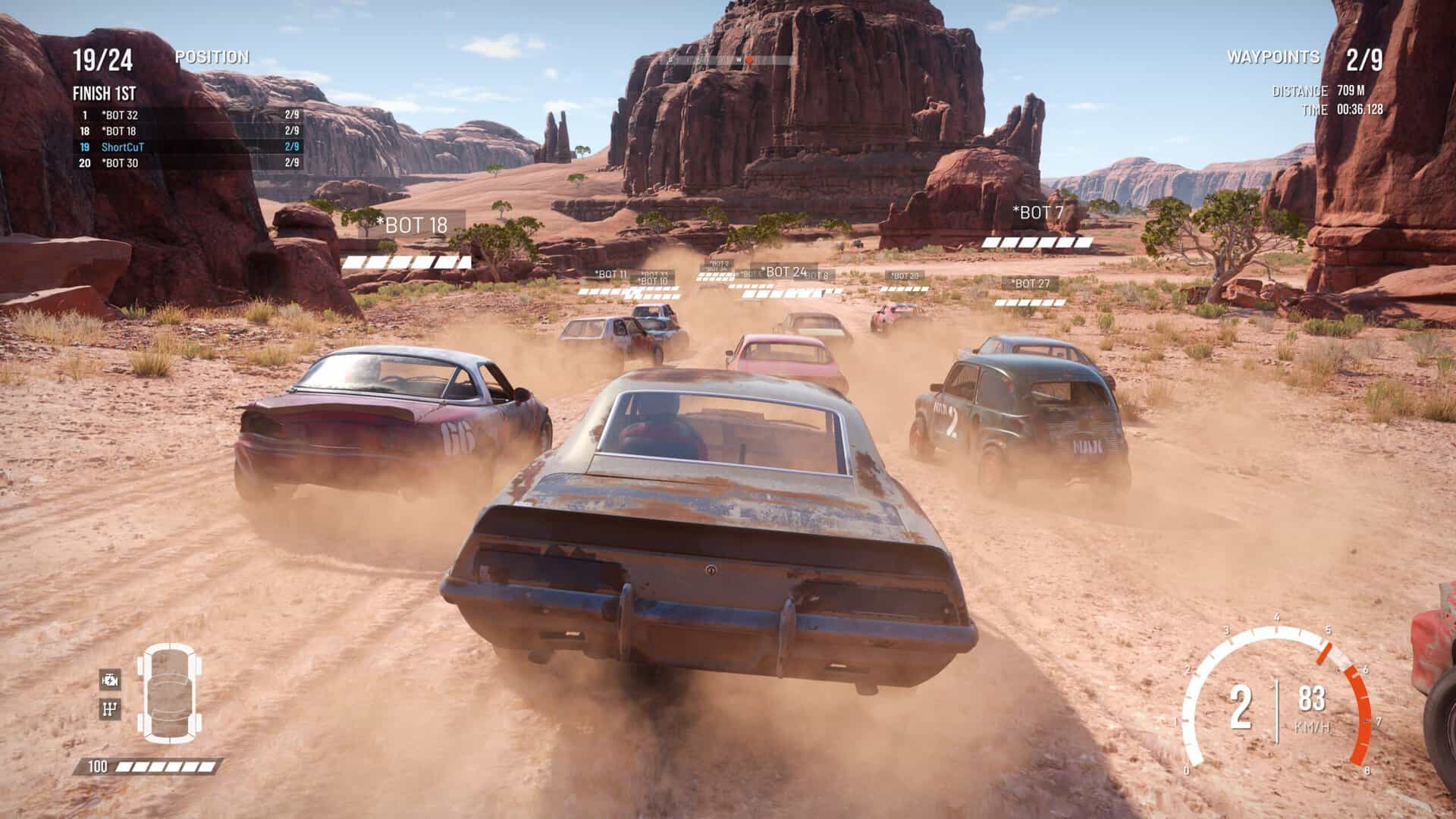
Task: Click the *BOT 18 standings row
Action: 190,131
